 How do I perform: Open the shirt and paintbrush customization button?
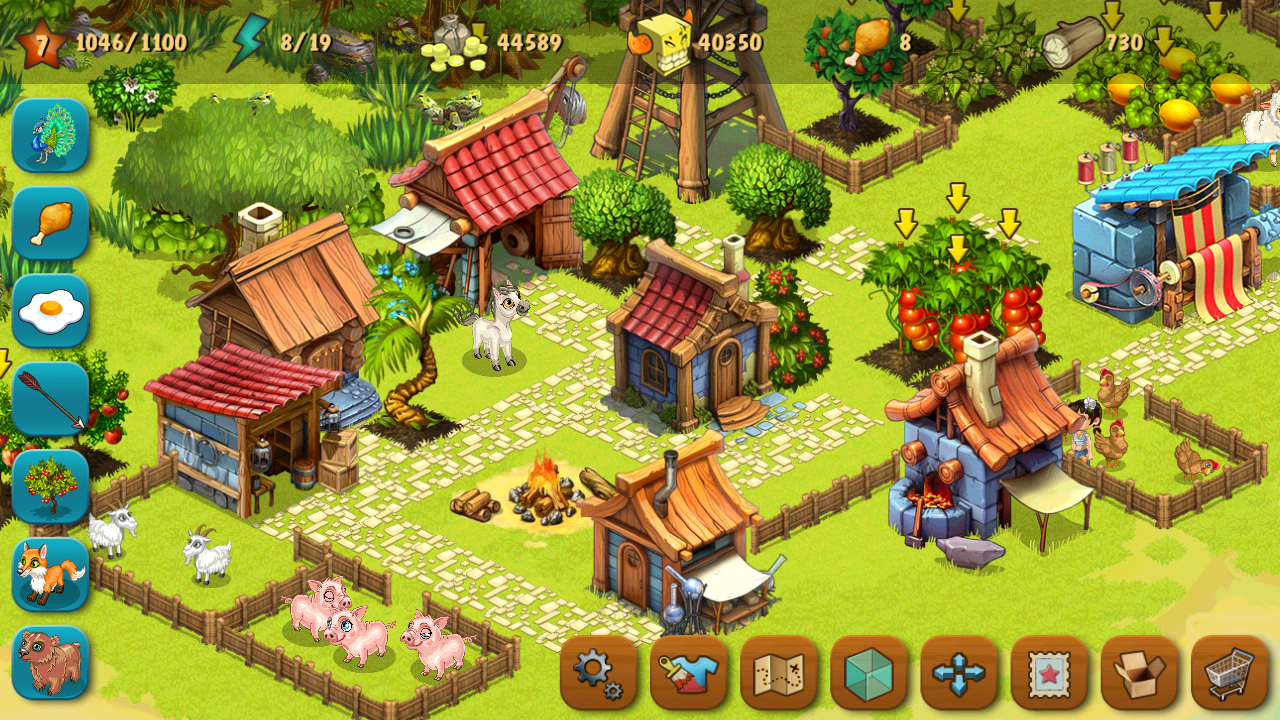pyautogui.click(x=688, y=672)
